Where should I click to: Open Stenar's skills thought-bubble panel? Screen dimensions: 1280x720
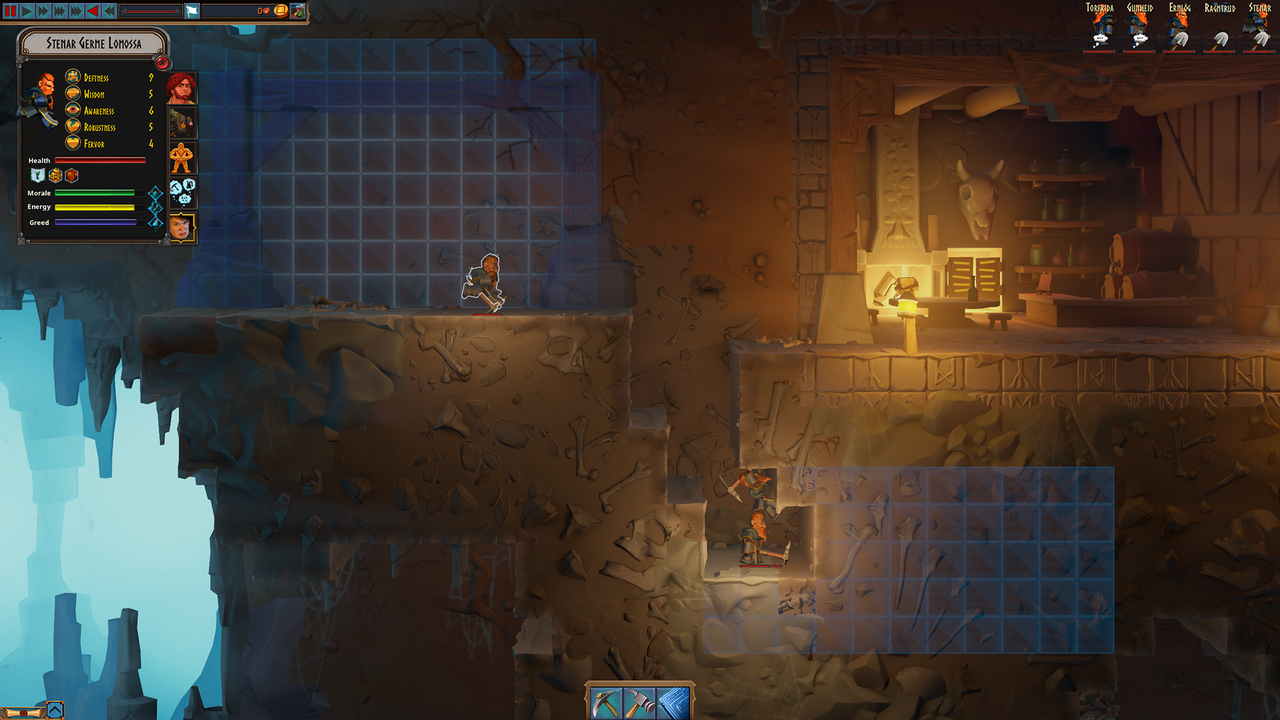point(181,190)
